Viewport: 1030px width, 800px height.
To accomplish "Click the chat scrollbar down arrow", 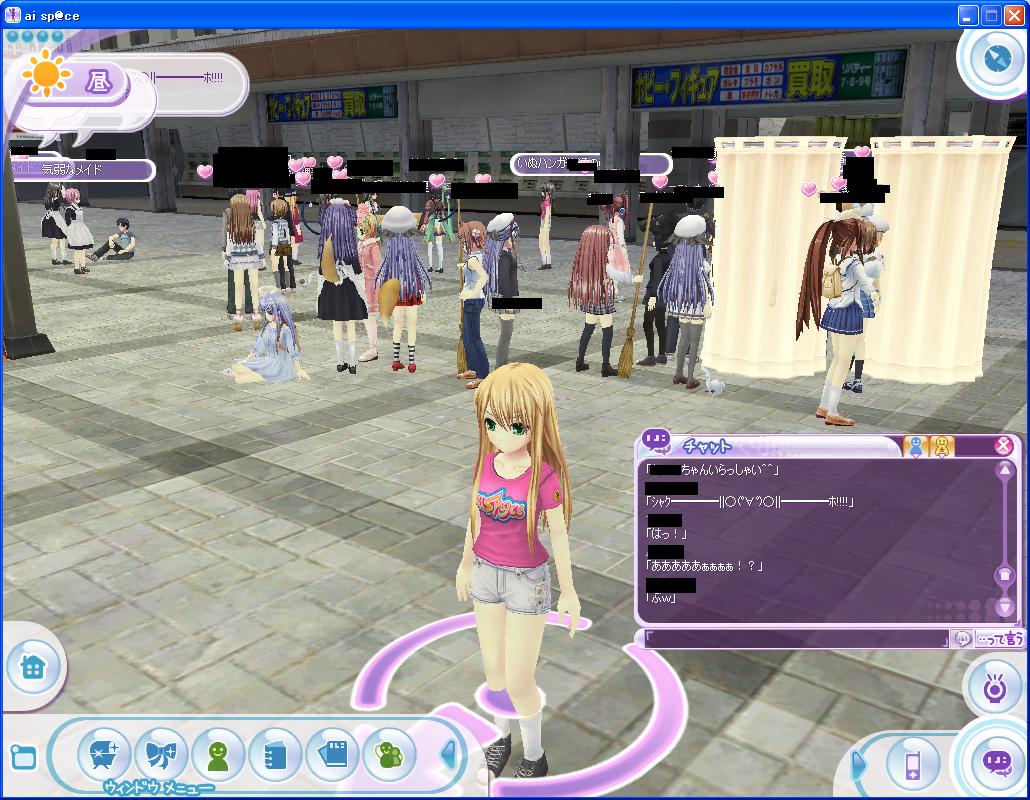I will [1005, 607].
